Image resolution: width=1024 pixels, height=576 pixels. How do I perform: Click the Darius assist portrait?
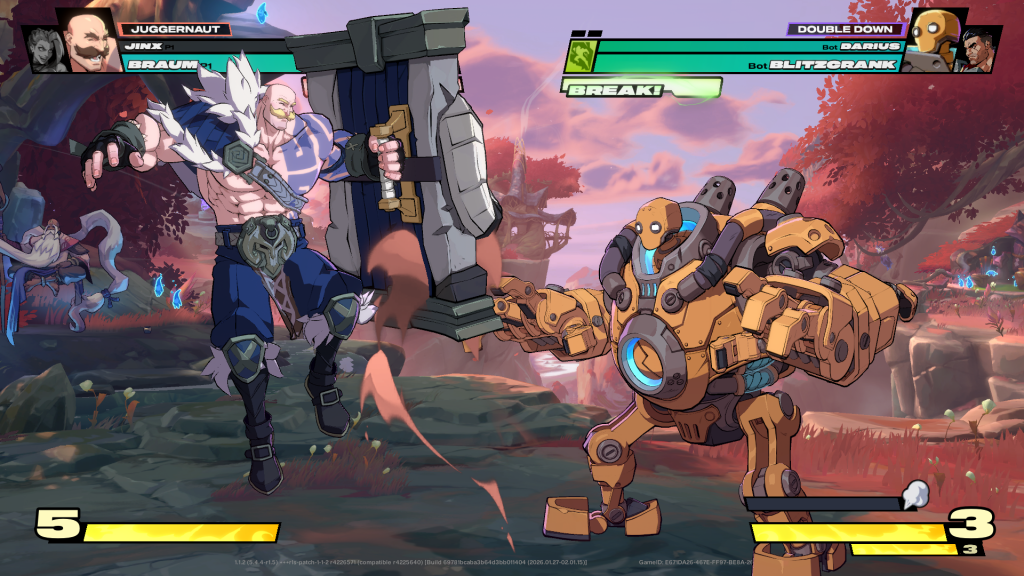(x=979, y=50)
